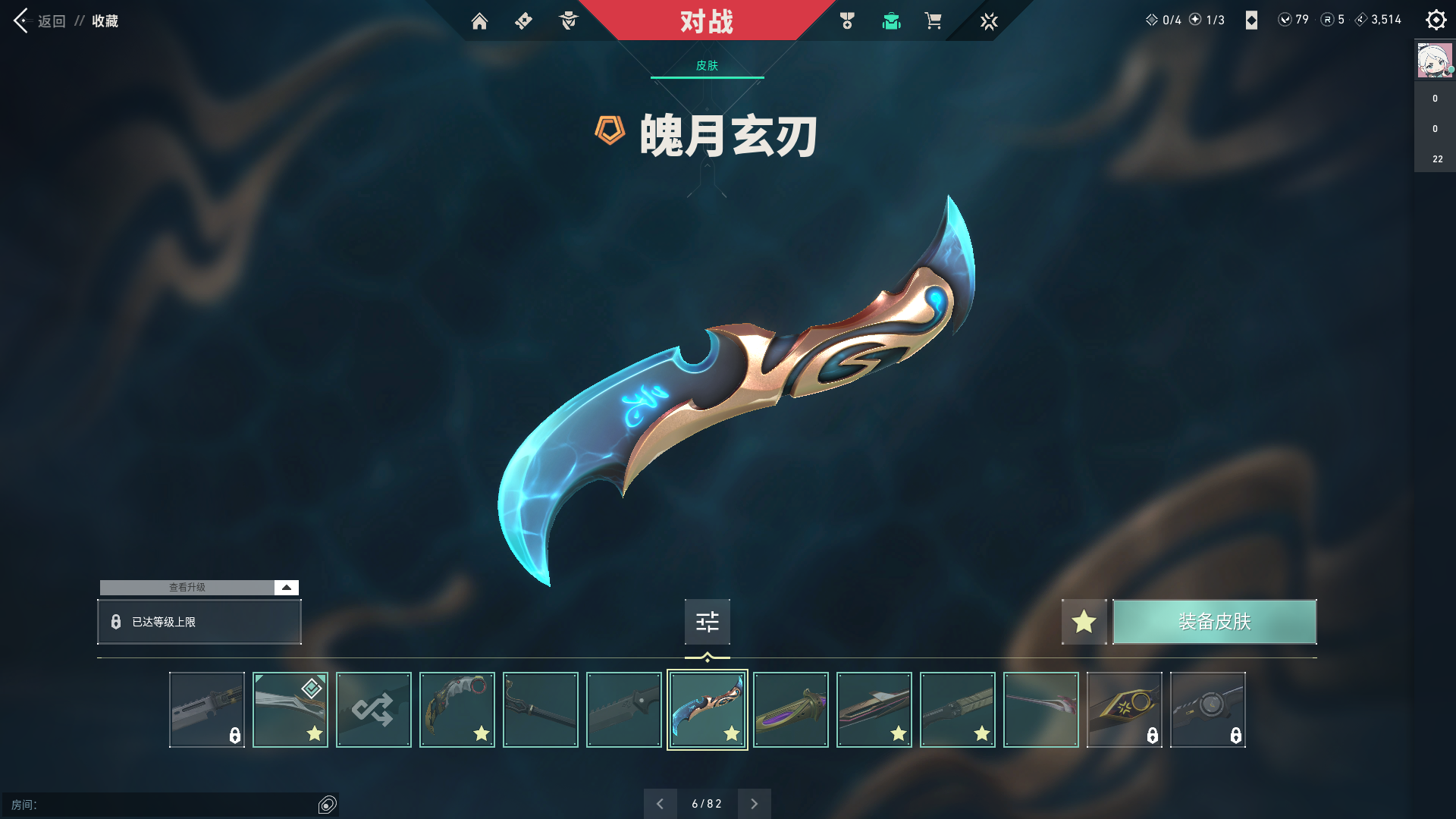Select the Agents icon in top navigation
This screenshot has width=1456, height=819.
coord(568,21)
